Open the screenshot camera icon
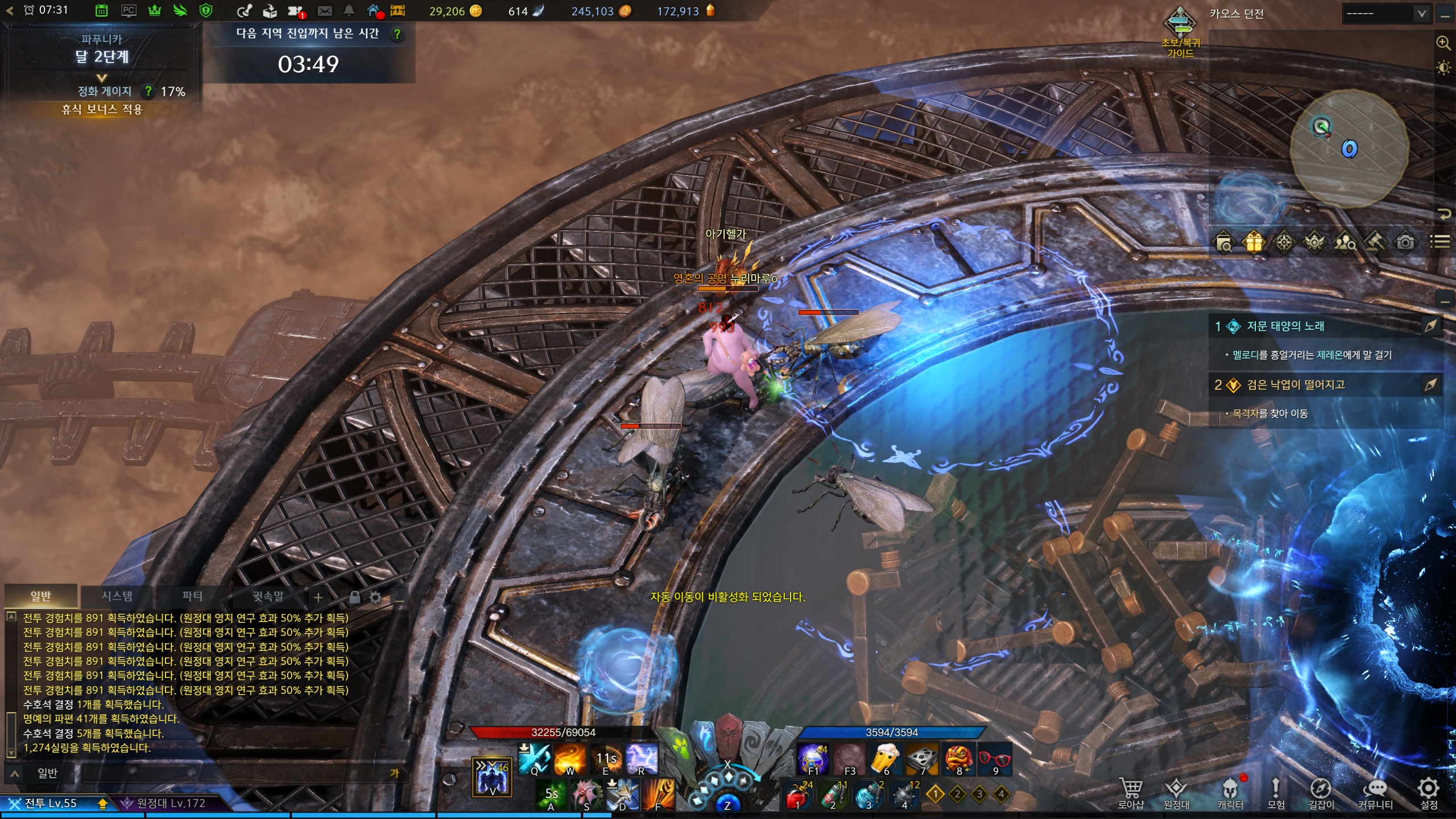The width and height of the screenshot is (1456, 819). click(1405, 242)
